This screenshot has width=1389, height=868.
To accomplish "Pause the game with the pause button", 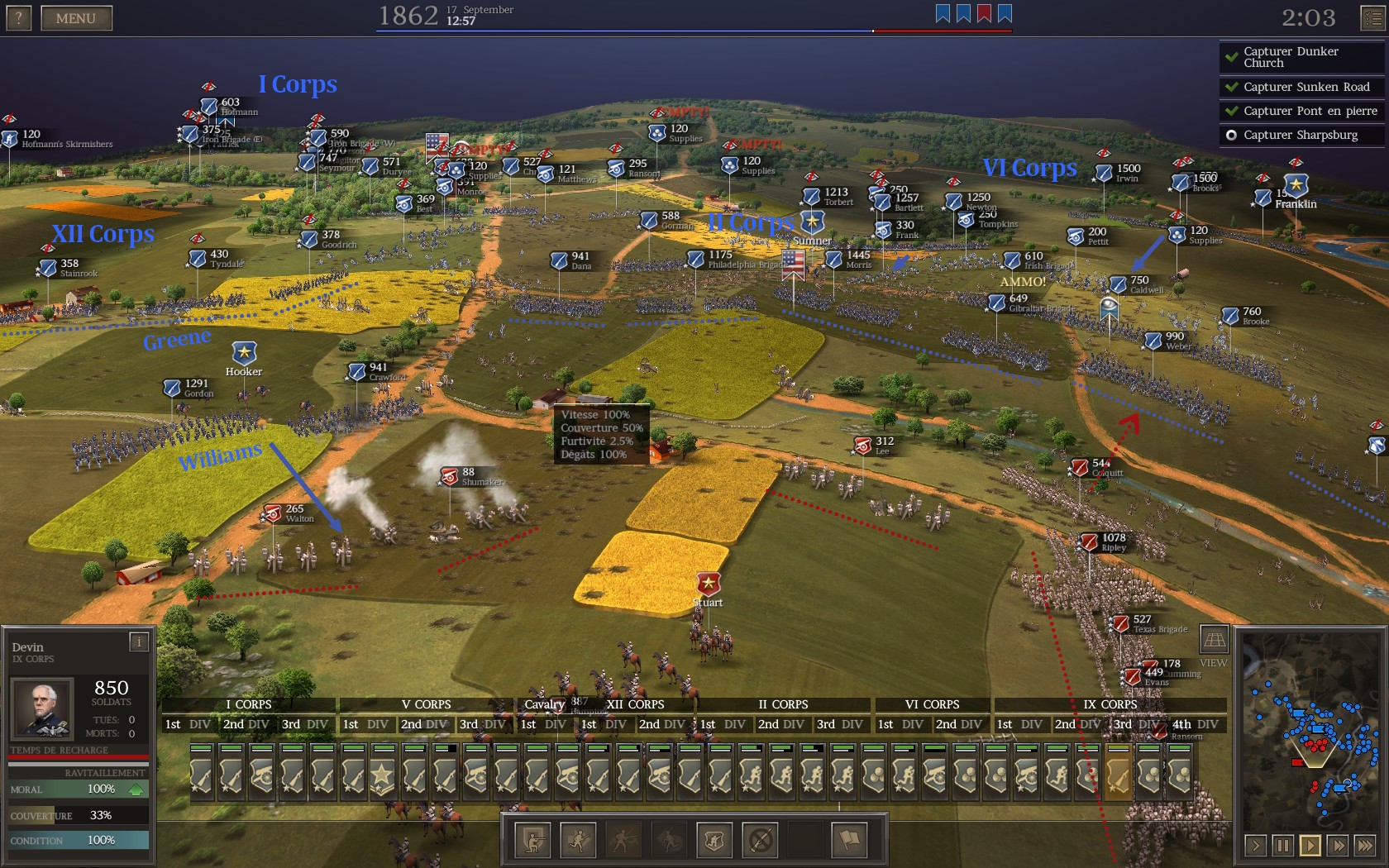I will click(1282, 845).
